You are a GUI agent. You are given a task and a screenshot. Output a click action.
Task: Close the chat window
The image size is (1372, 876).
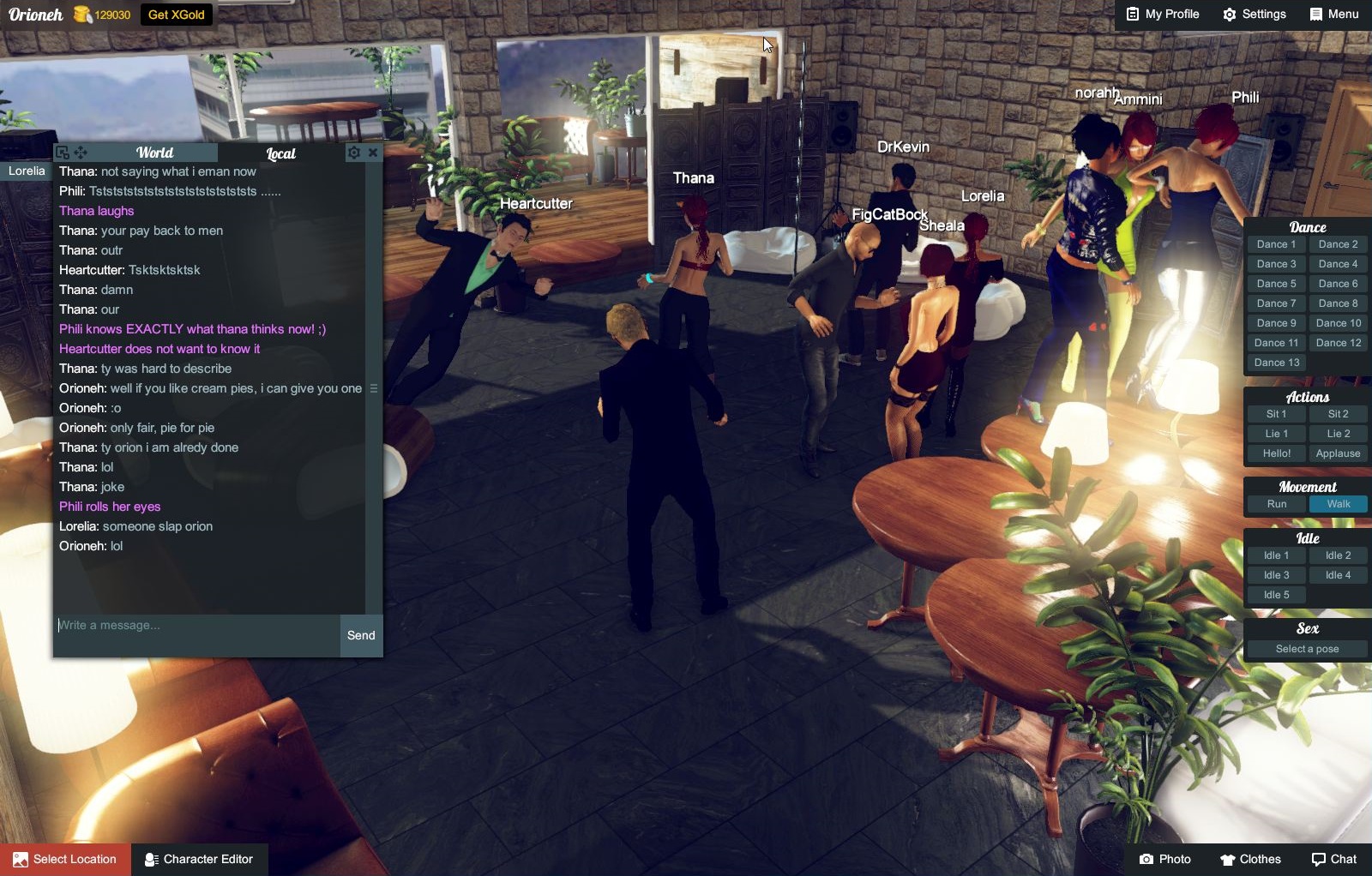[373, 153]
